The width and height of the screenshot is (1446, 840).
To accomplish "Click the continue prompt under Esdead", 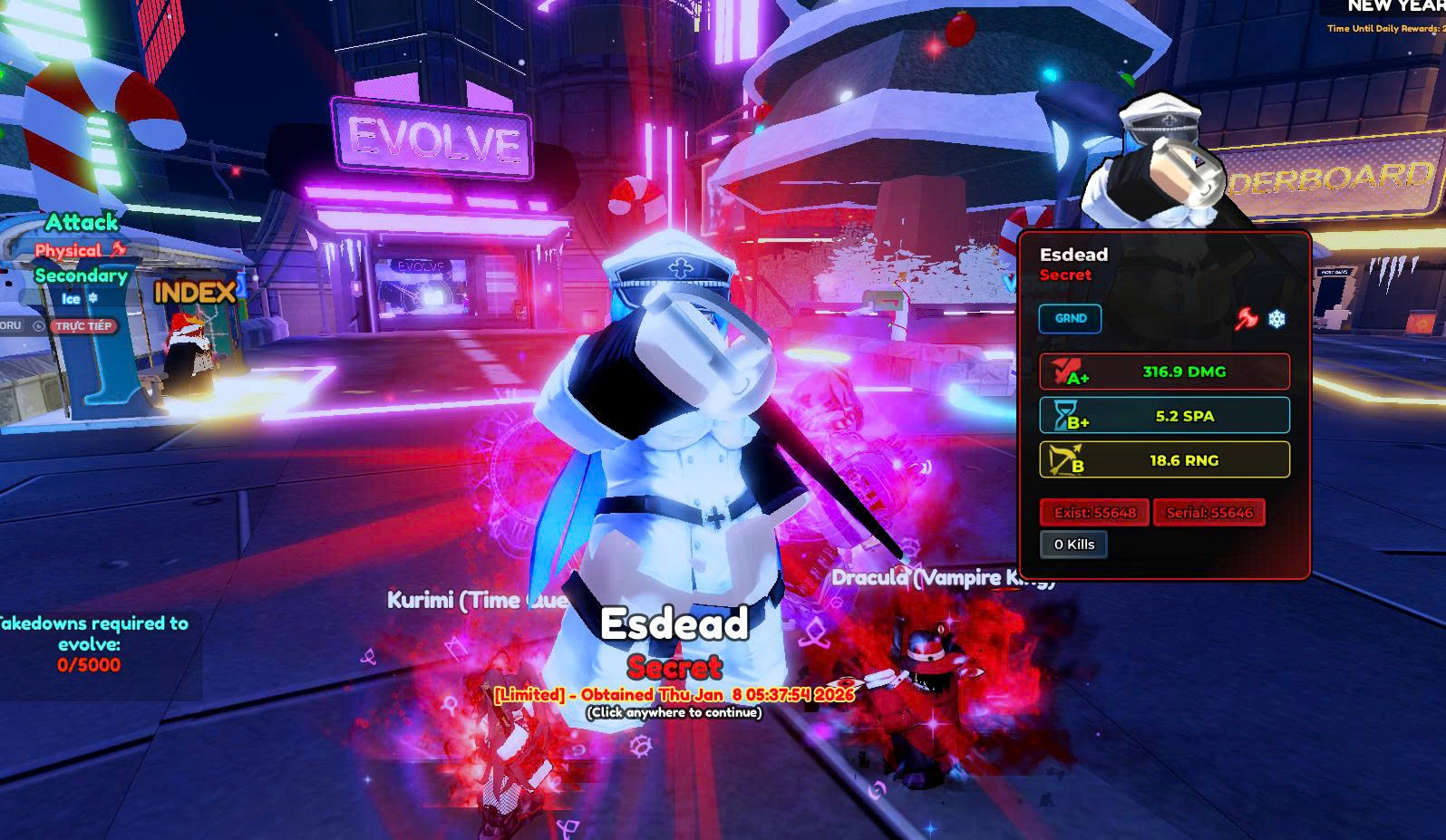I will coord(674,712).
